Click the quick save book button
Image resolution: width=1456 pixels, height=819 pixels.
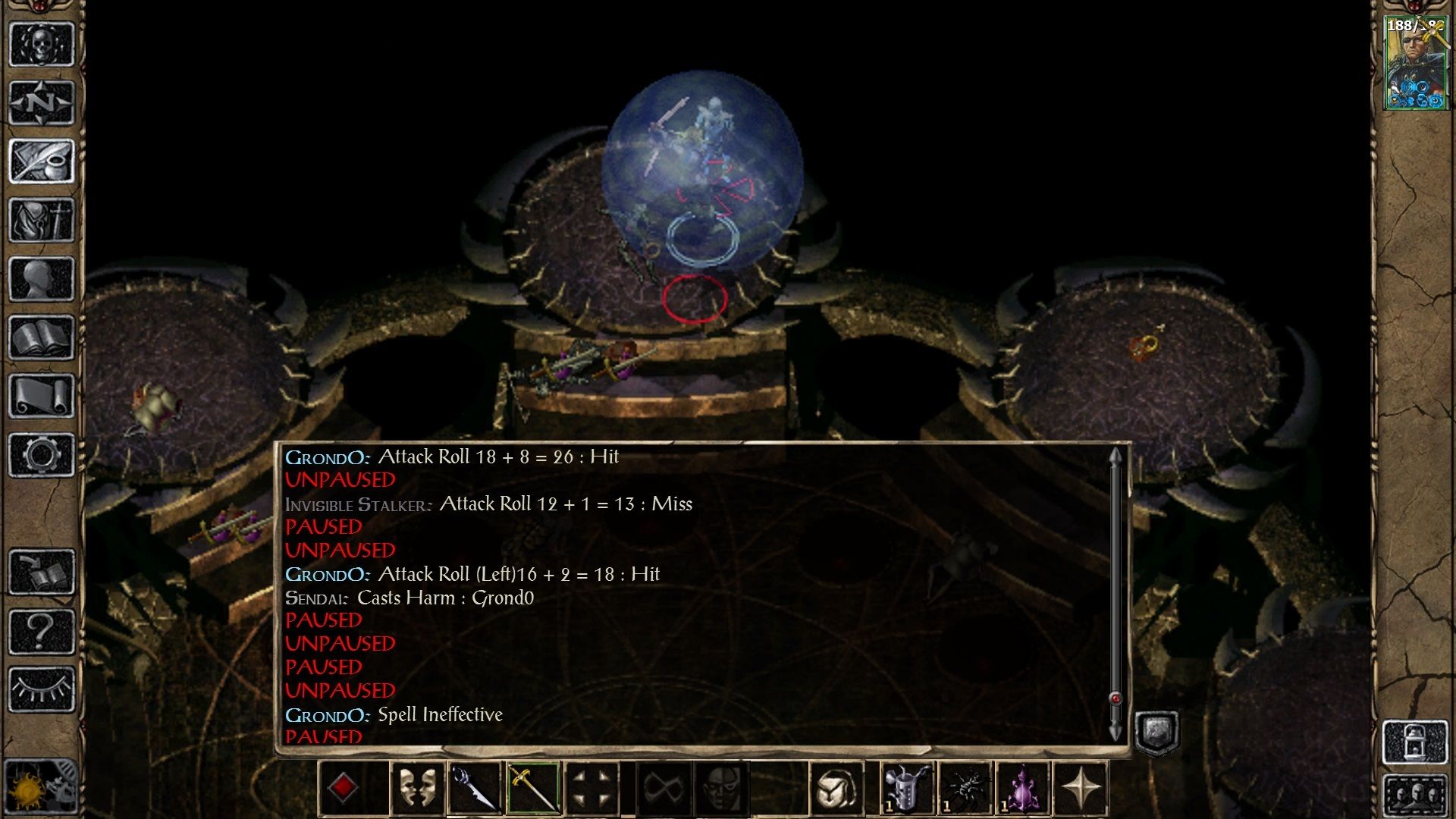point(41,573)
